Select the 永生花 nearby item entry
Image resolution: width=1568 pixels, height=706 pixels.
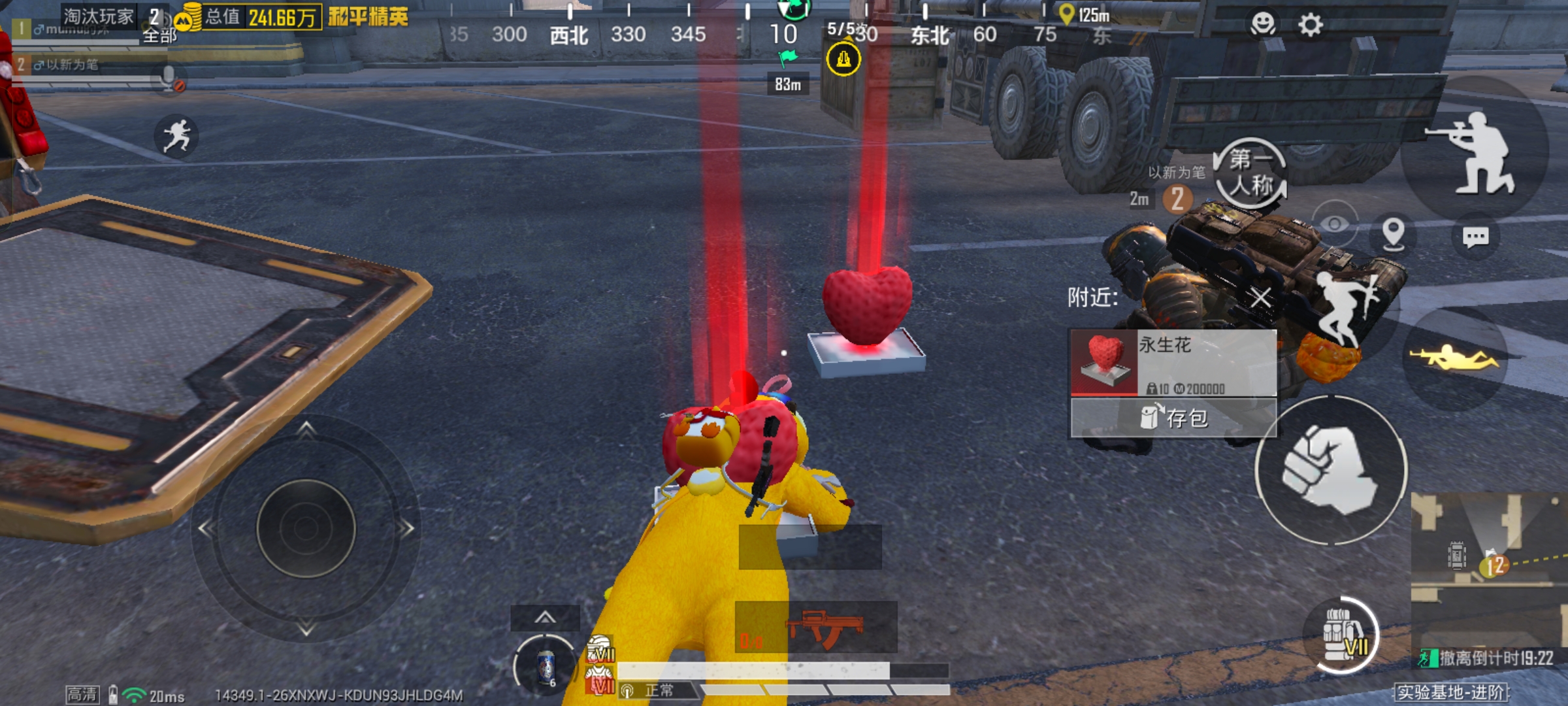(x=1173, y=363)
